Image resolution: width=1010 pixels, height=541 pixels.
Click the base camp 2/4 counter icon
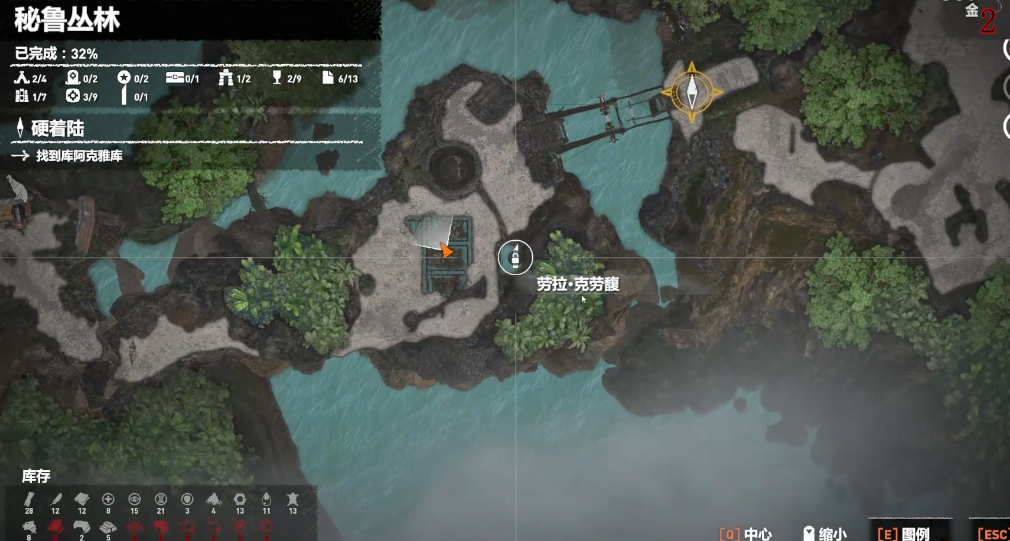click(x=22, y=78)
